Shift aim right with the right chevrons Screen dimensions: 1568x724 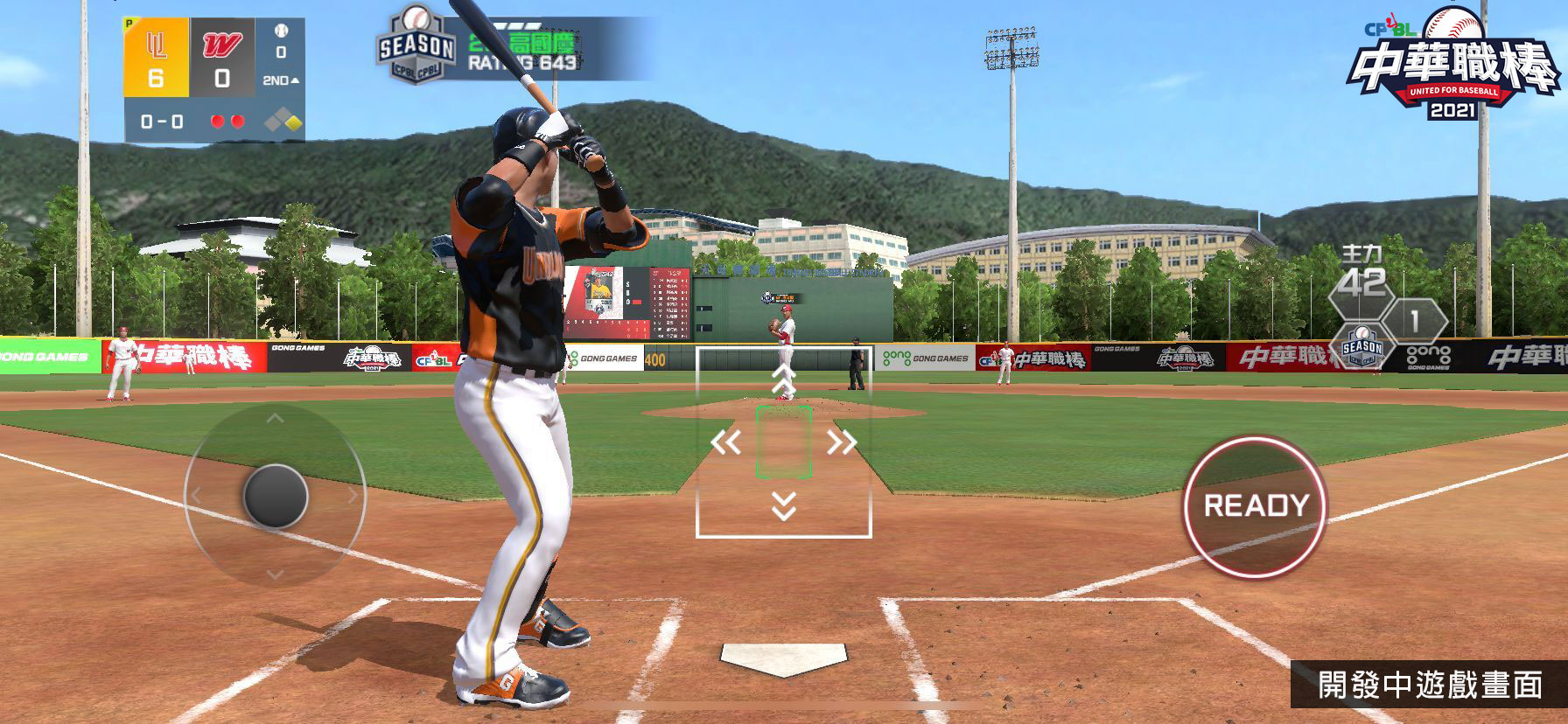[x=841, y=442]
